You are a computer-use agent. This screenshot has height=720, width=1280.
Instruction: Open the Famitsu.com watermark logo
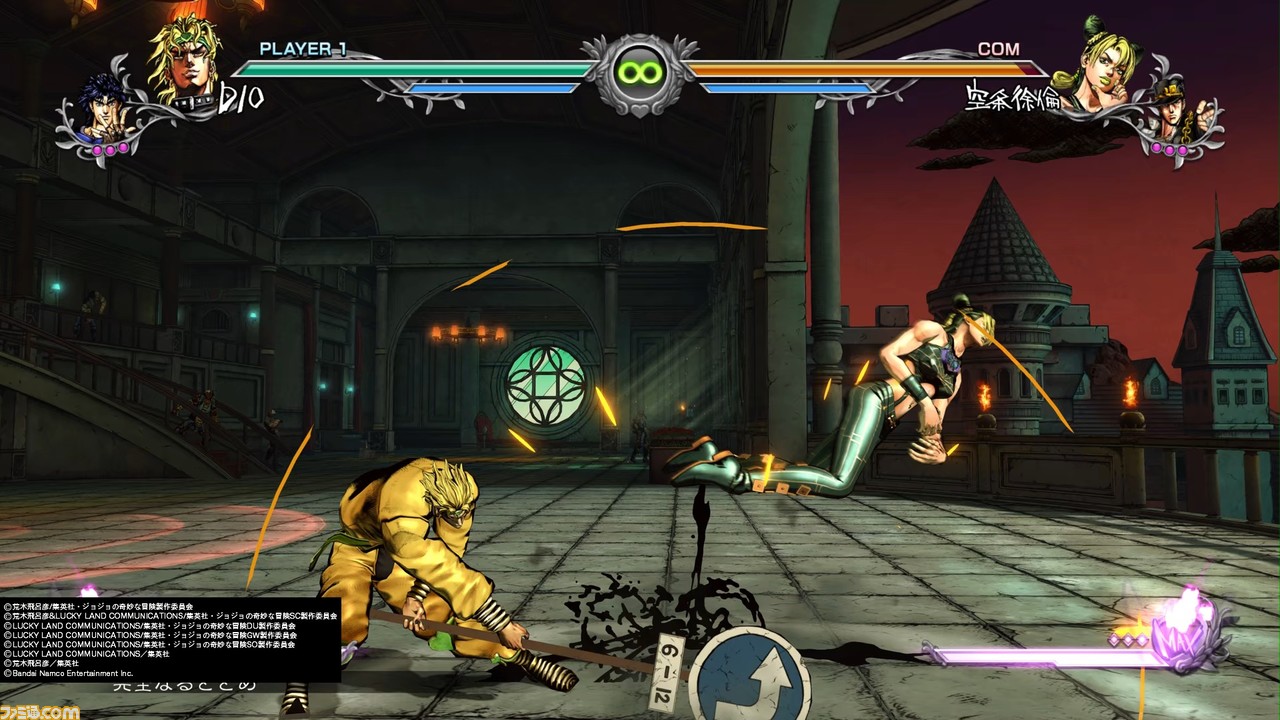(x=40, y=706)
